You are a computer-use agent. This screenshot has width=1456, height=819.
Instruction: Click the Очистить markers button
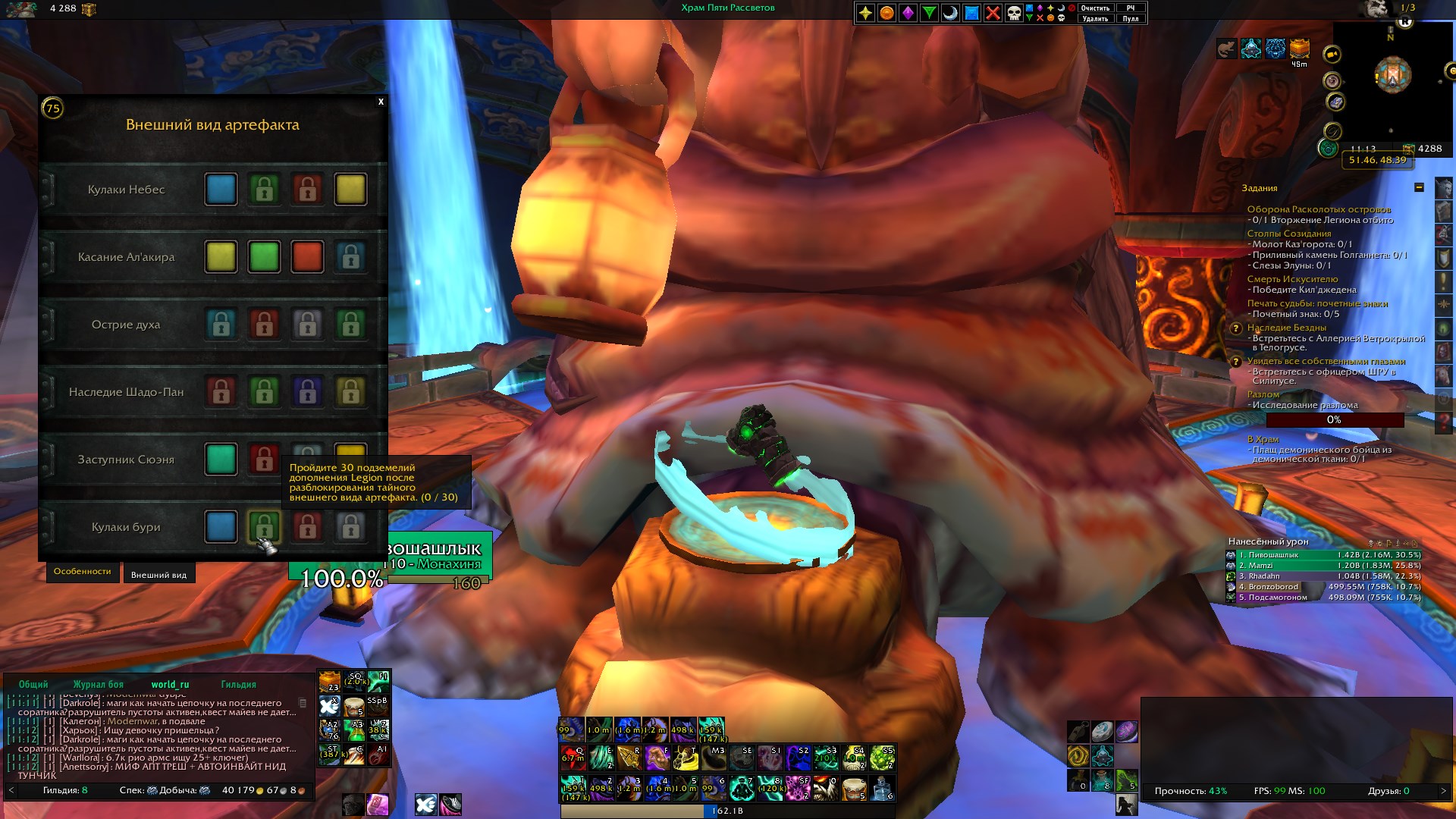pos(1095,8)
